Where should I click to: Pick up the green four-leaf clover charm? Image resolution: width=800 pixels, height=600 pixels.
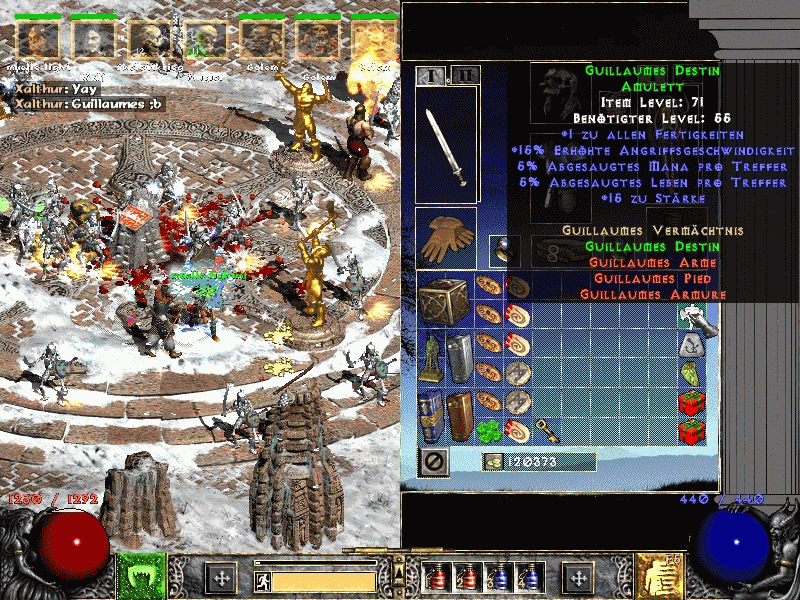(x=488, y=429)
